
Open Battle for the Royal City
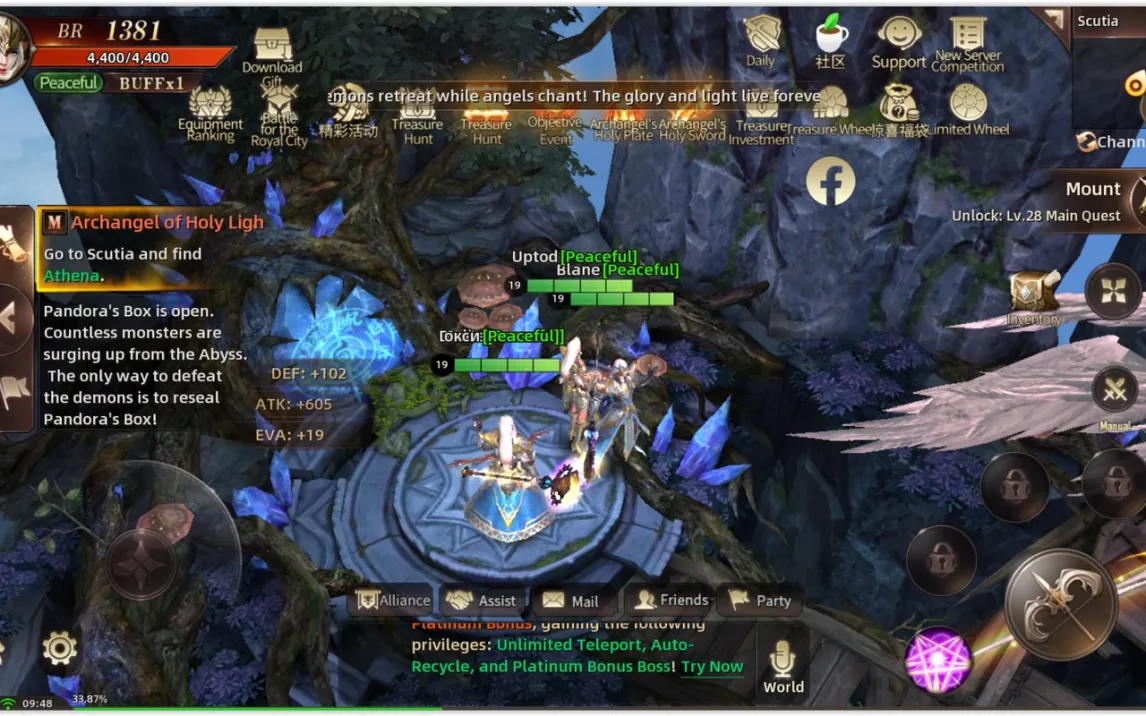279,112
